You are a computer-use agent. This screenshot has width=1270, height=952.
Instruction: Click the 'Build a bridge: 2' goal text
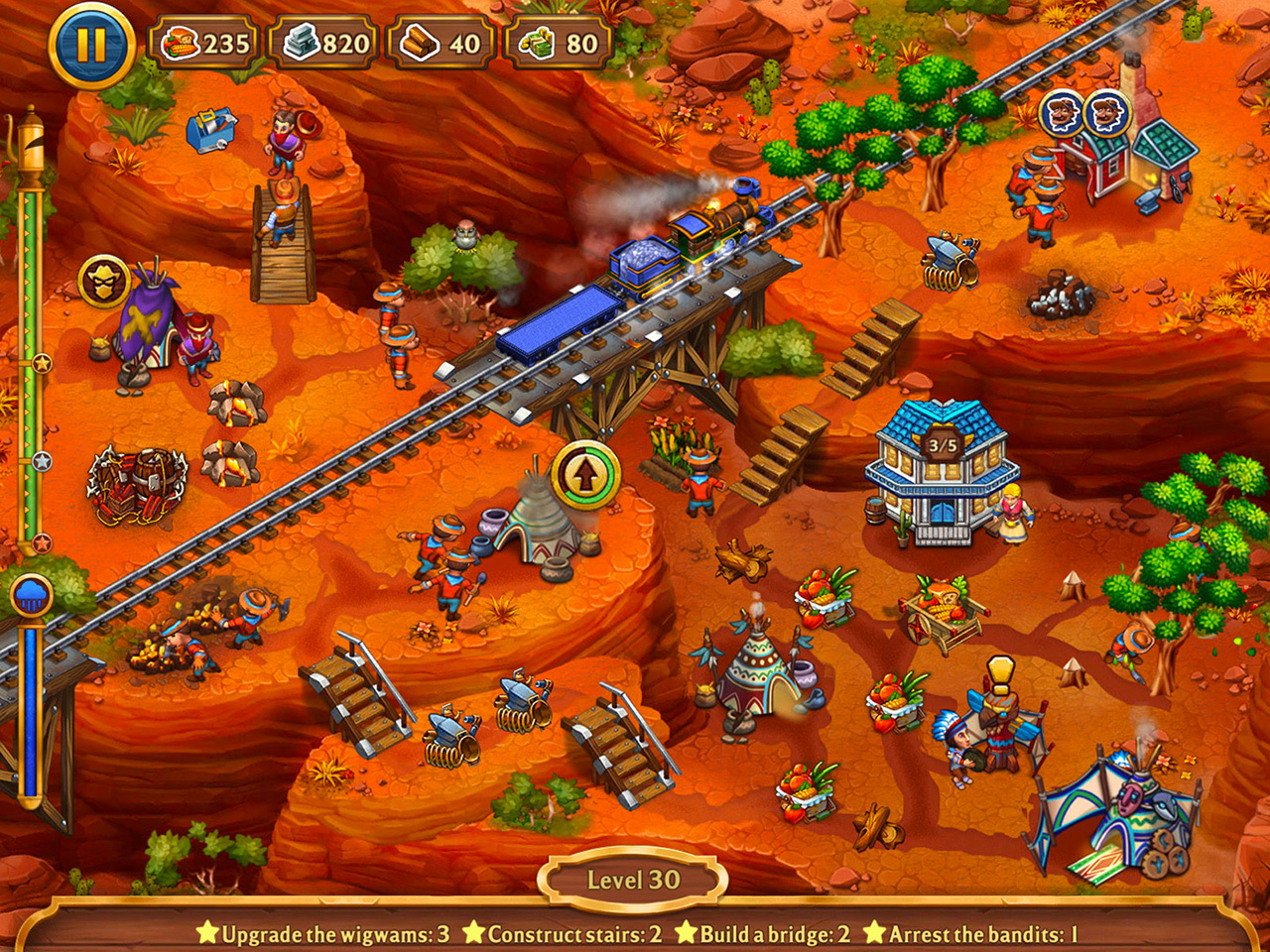773,934
